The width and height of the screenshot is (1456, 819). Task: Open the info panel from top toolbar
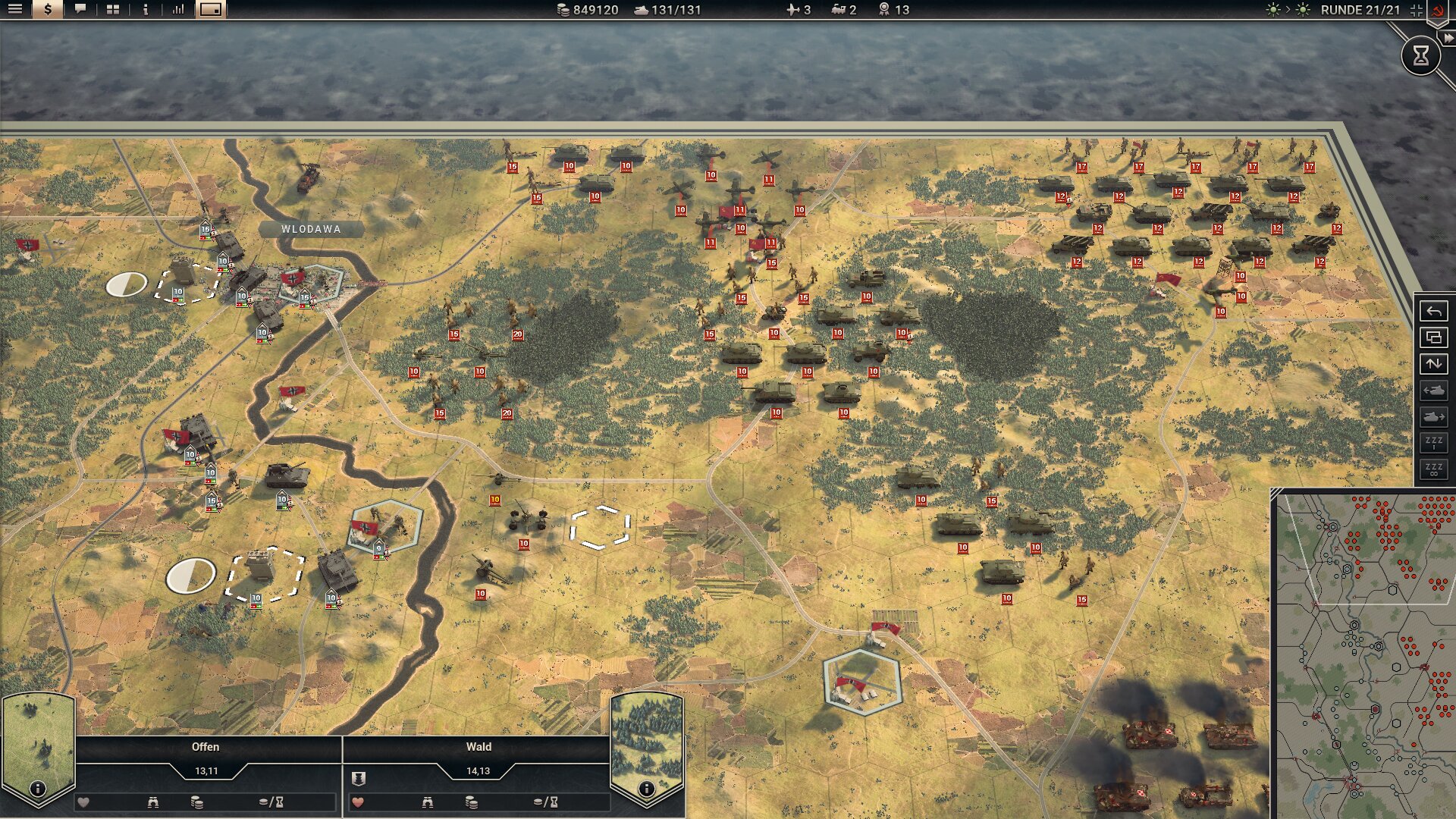click(145, 9)
